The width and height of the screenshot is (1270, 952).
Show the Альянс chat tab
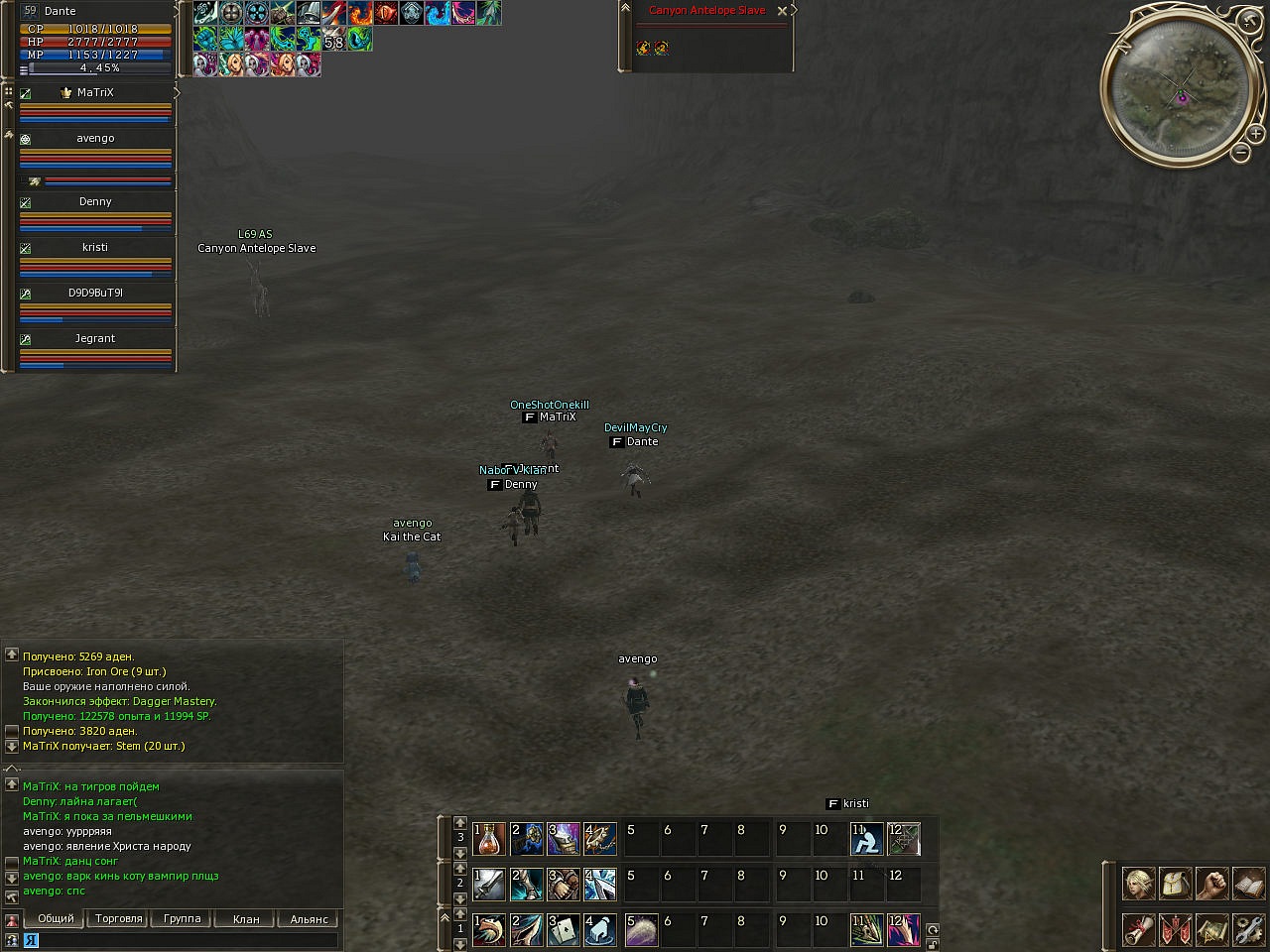tap(309, 919)
